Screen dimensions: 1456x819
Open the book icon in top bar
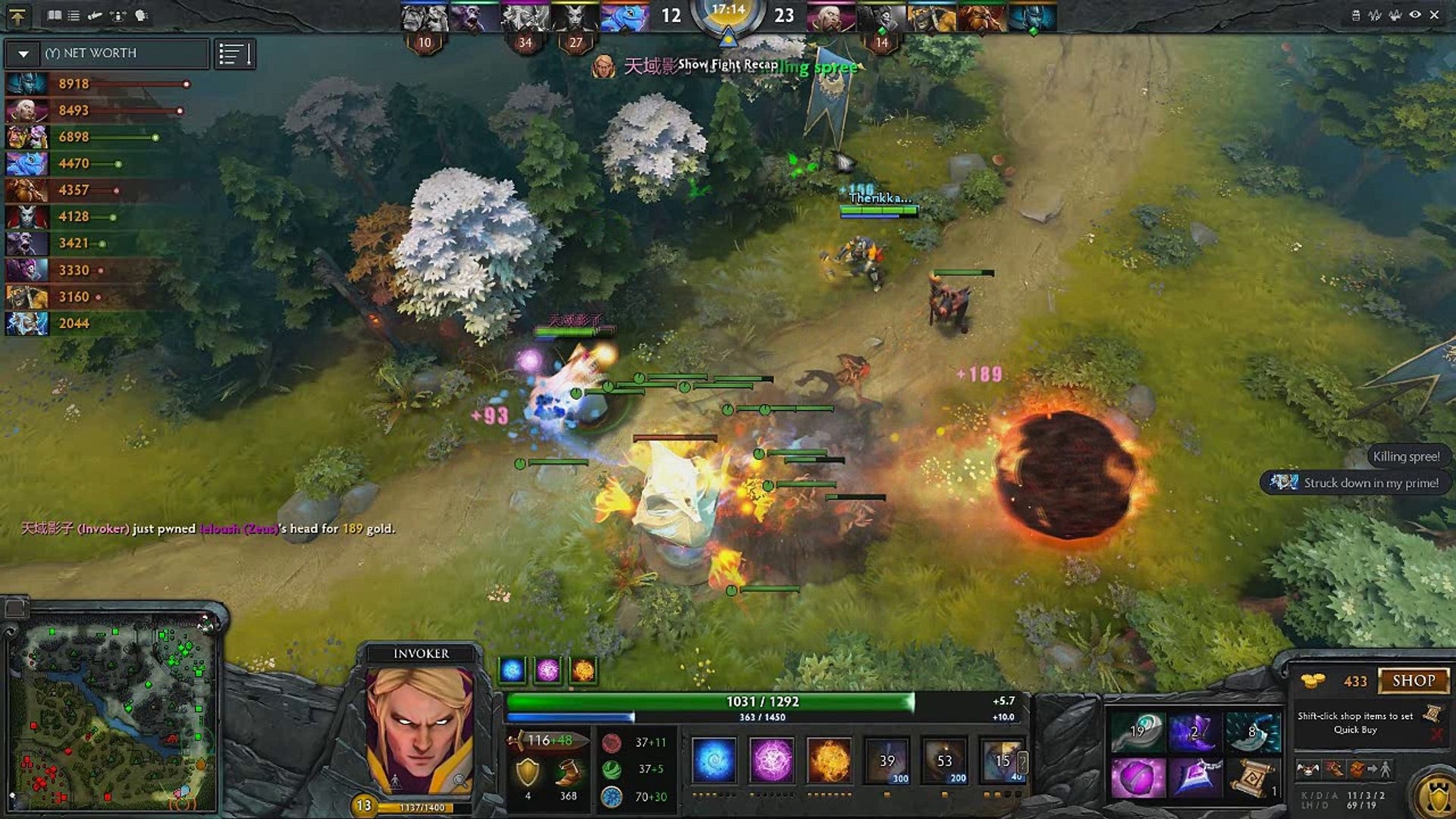(55, 15)
